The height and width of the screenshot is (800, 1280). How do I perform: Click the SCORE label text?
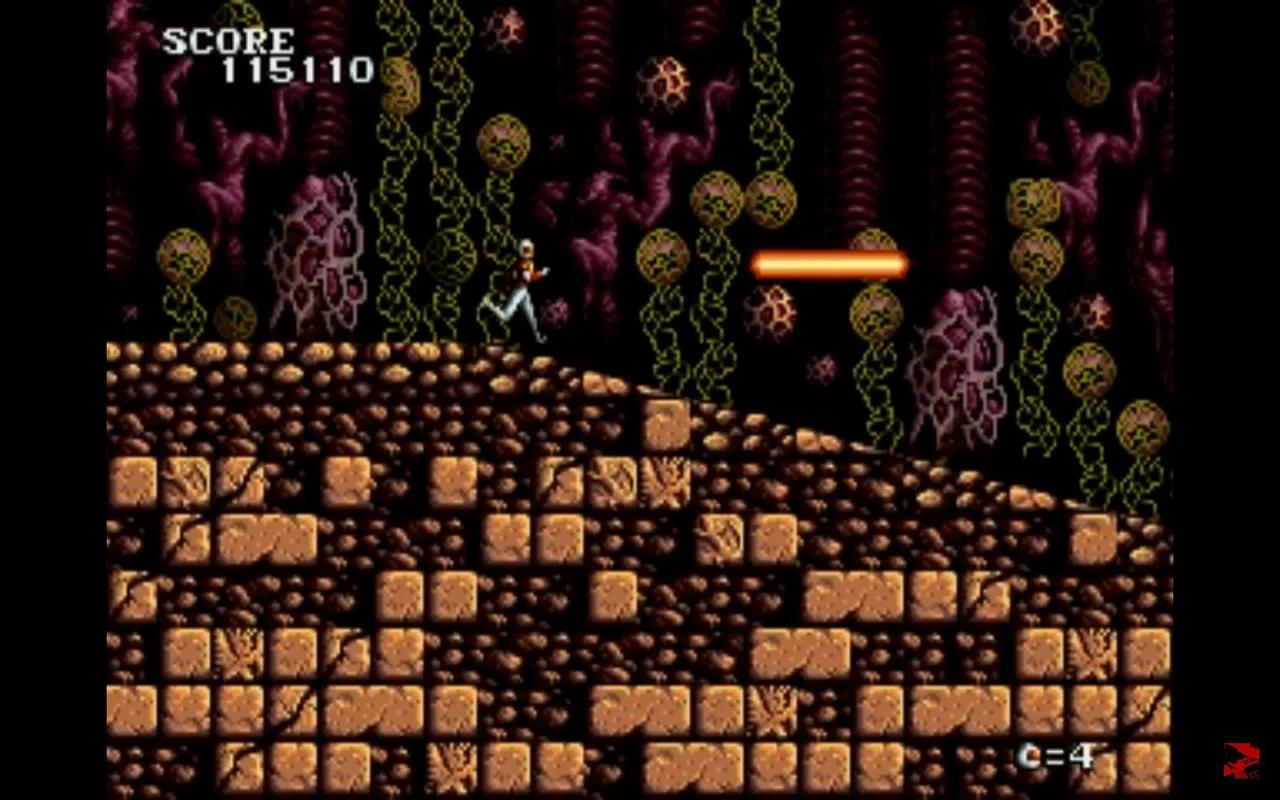click(x=228, y=42)
